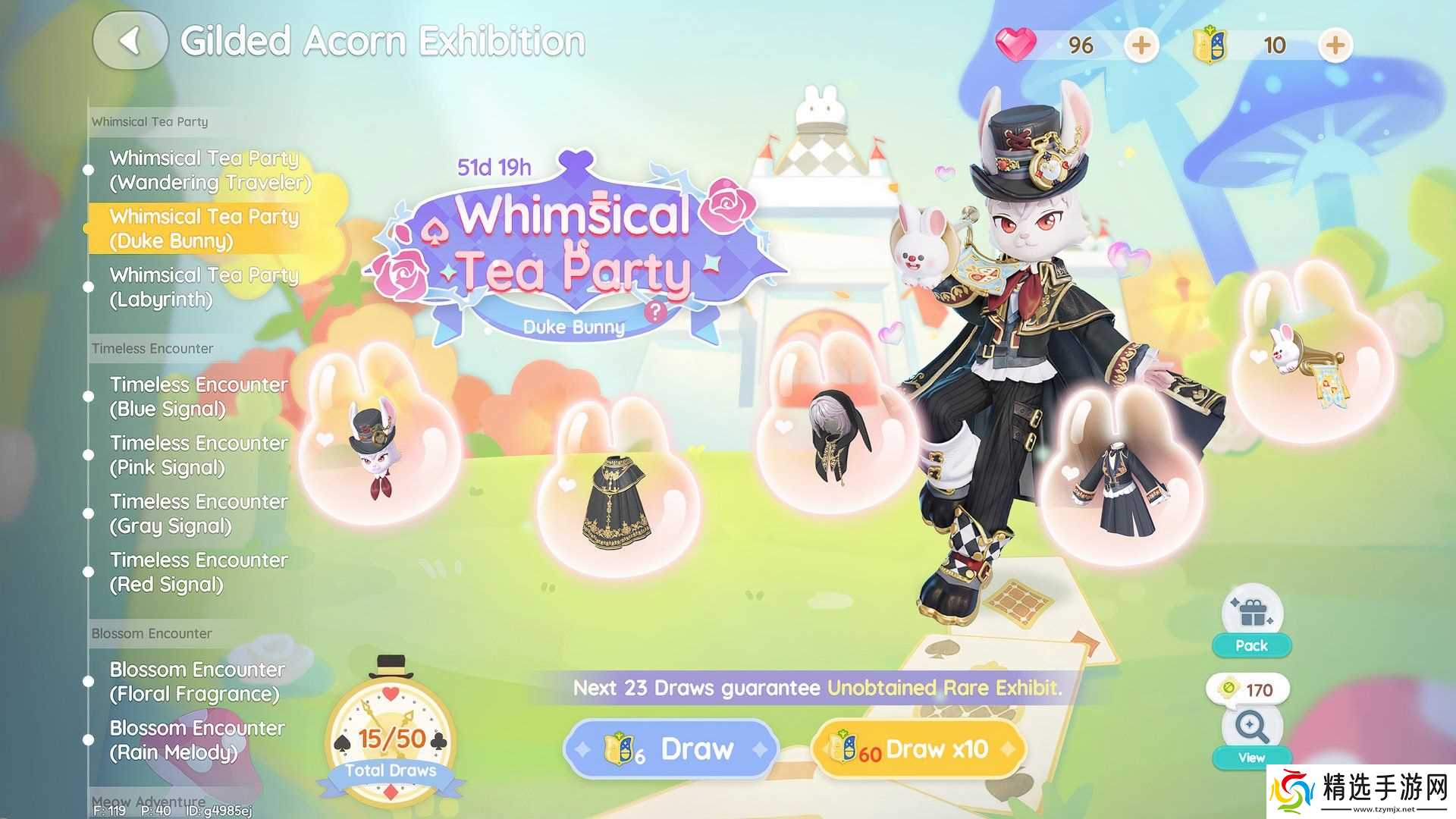Switch to Timeless Encounter (Blue Signal)
Screen dimensions: 1456x819
pyautogui.click(x=199, y=397)
